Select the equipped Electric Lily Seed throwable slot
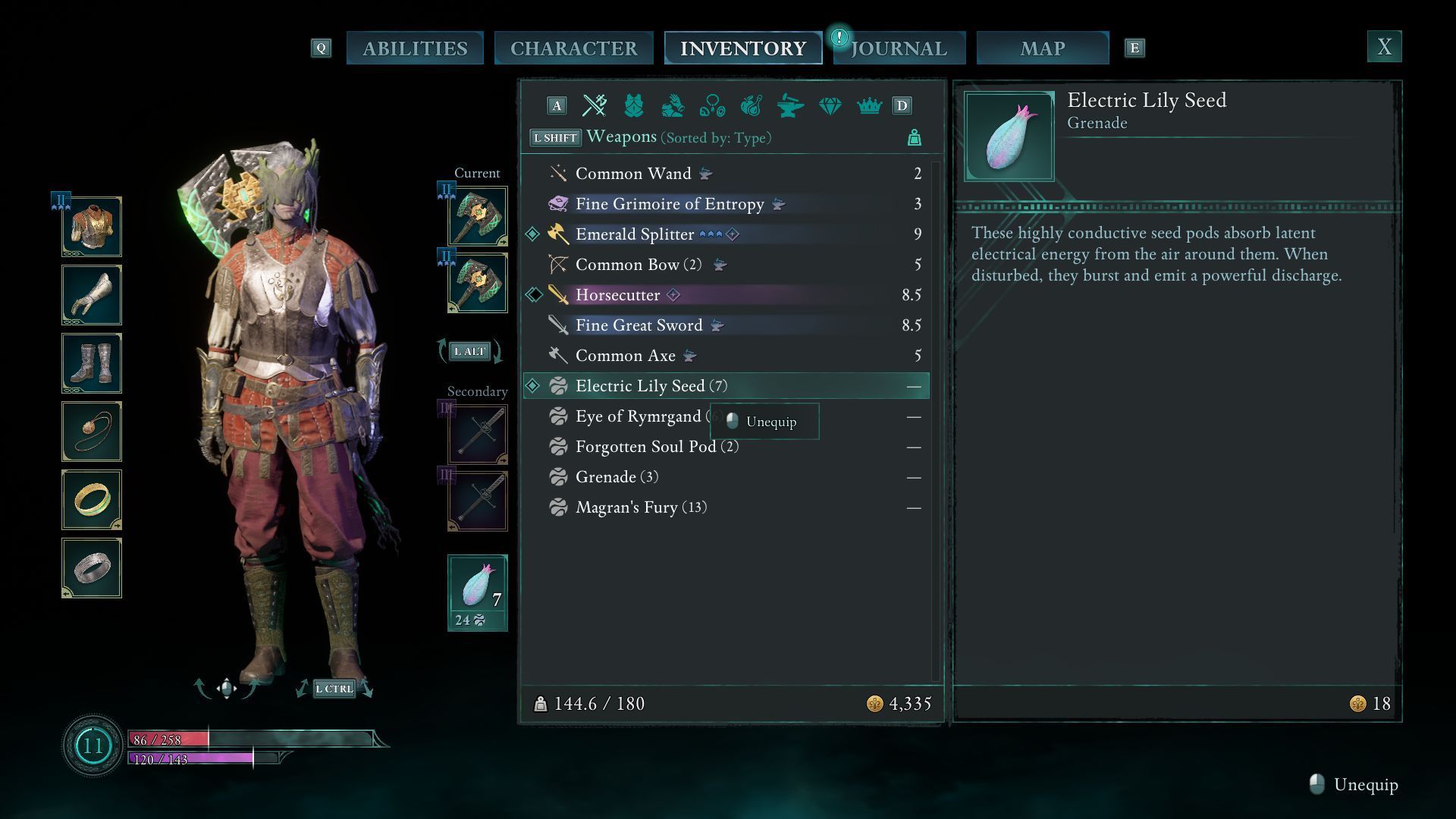The image size is (1456, 819). click(477, 592)
